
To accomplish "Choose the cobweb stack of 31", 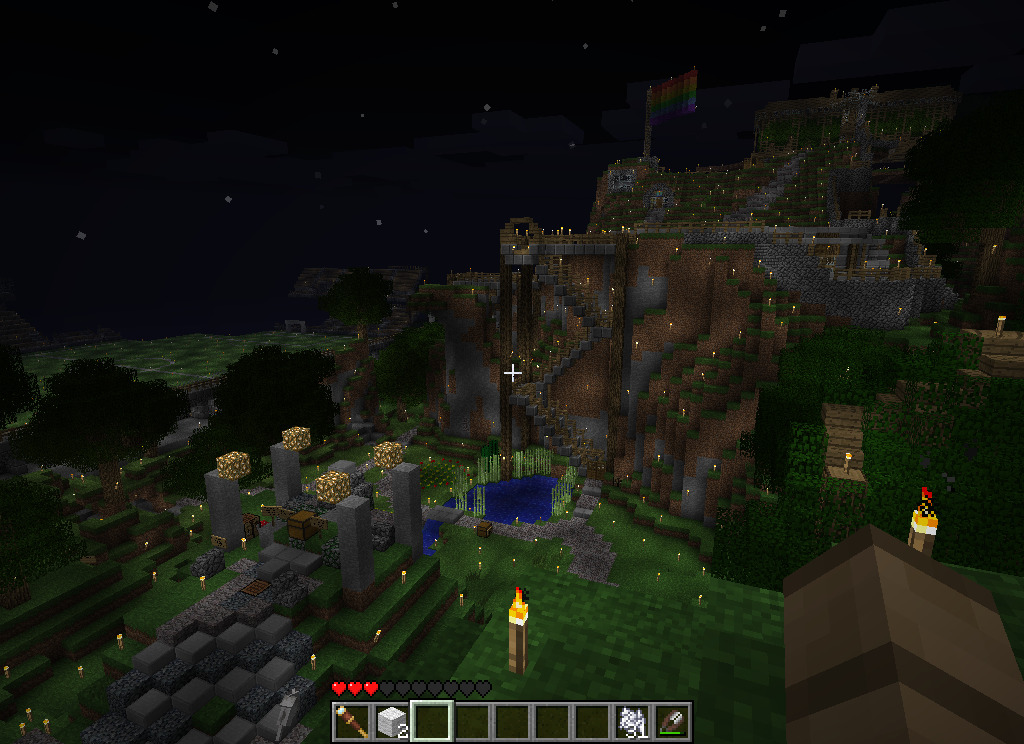I will pos(632,721).
